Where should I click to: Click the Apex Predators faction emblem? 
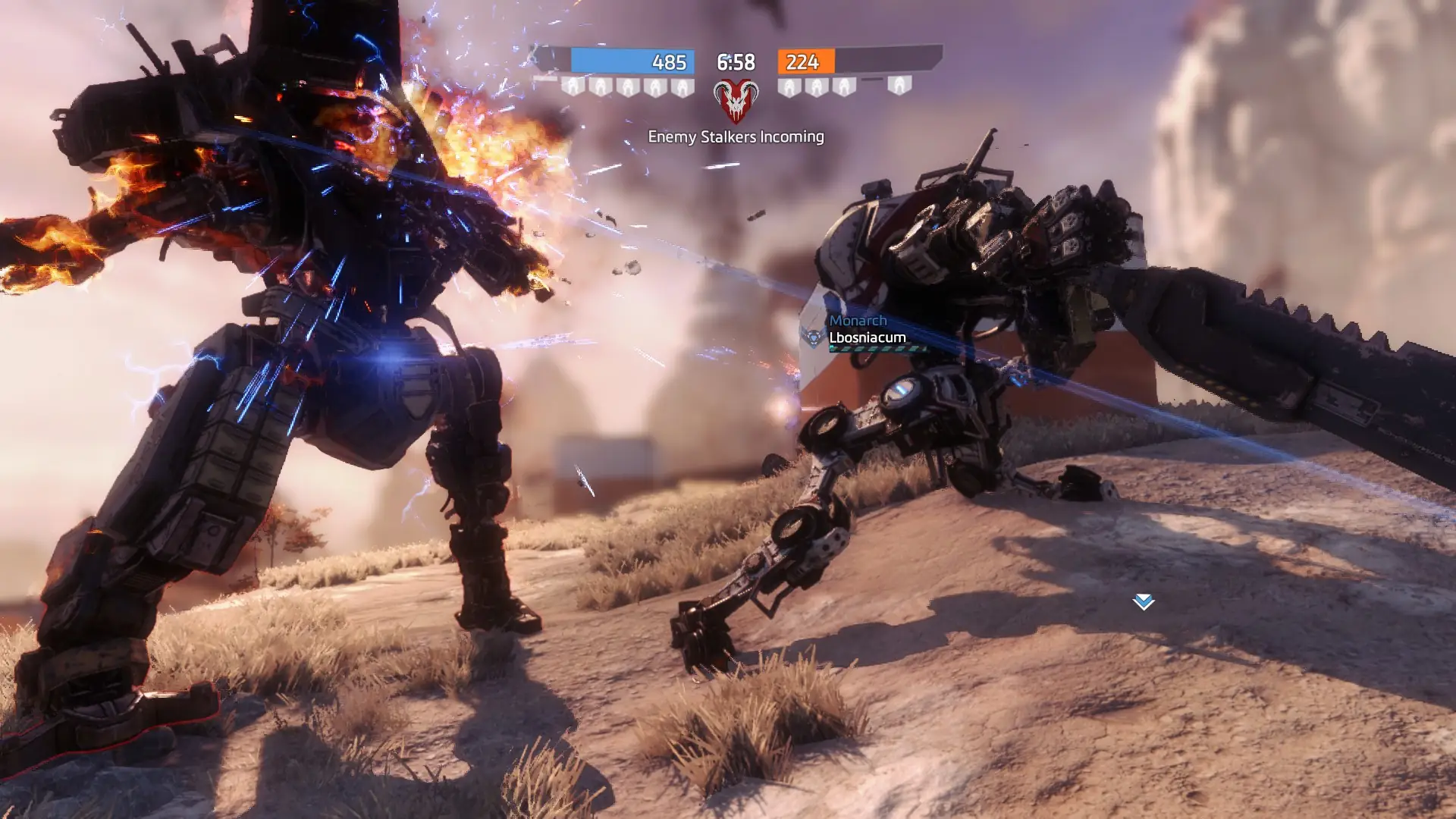pos(736,101)
